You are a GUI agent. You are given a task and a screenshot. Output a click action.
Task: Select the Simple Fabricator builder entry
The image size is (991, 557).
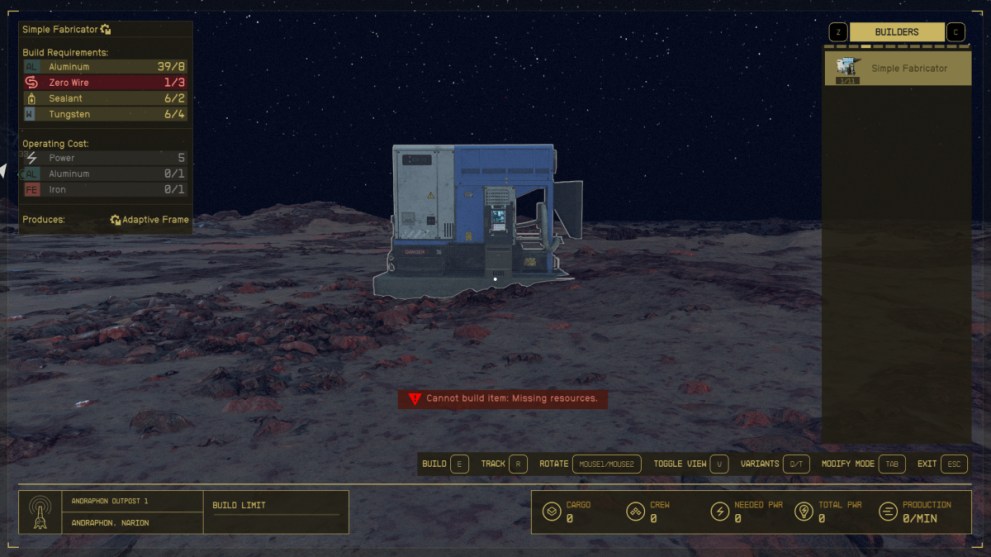click(897, 69)
